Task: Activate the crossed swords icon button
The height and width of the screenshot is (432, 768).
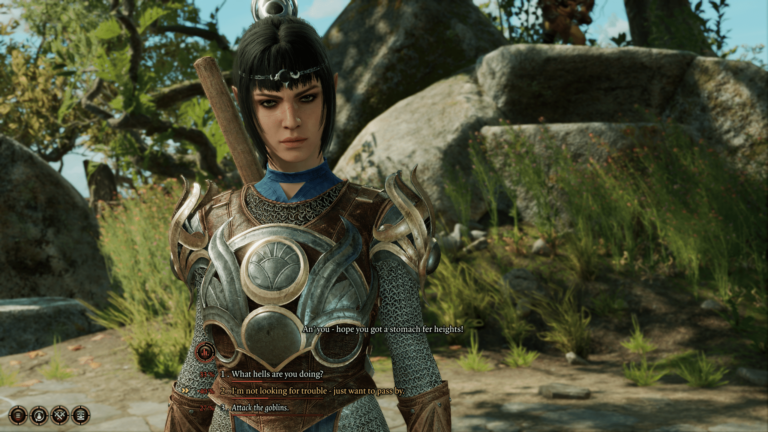Action: tap(60, 414)
